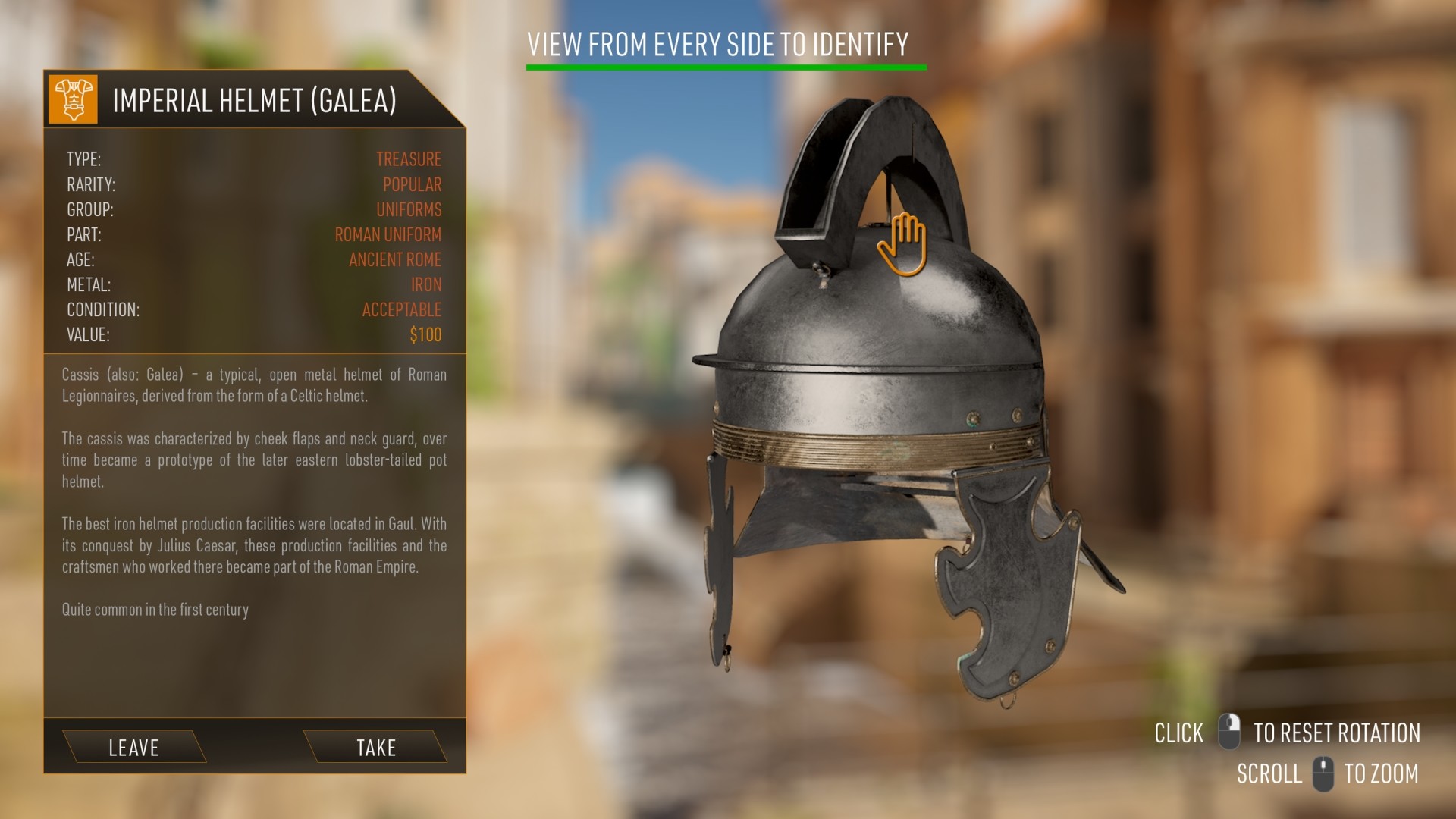Select the TREASURE type value
The height and width of the screenshot is (819, 1456).
[409, 159]
